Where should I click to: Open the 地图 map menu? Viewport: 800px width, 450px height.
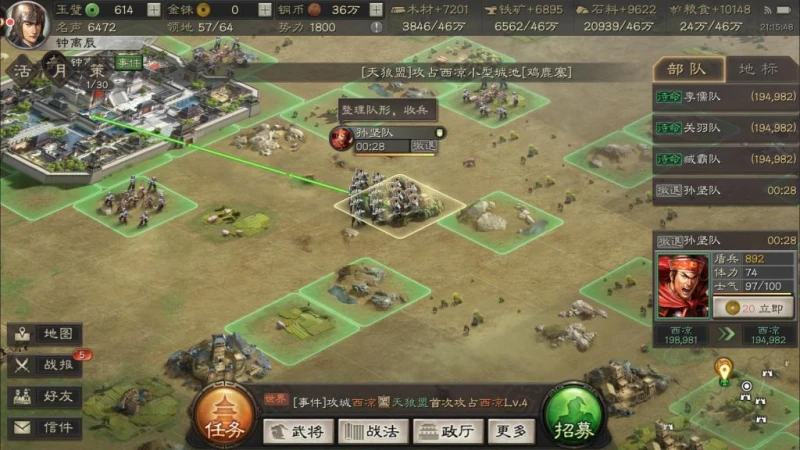(45, 334)
